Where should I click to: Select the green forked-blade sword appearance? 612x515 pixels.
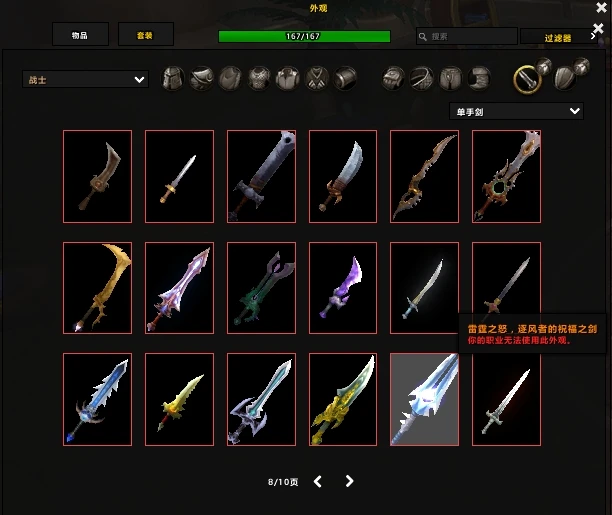[x=261, y=287]
